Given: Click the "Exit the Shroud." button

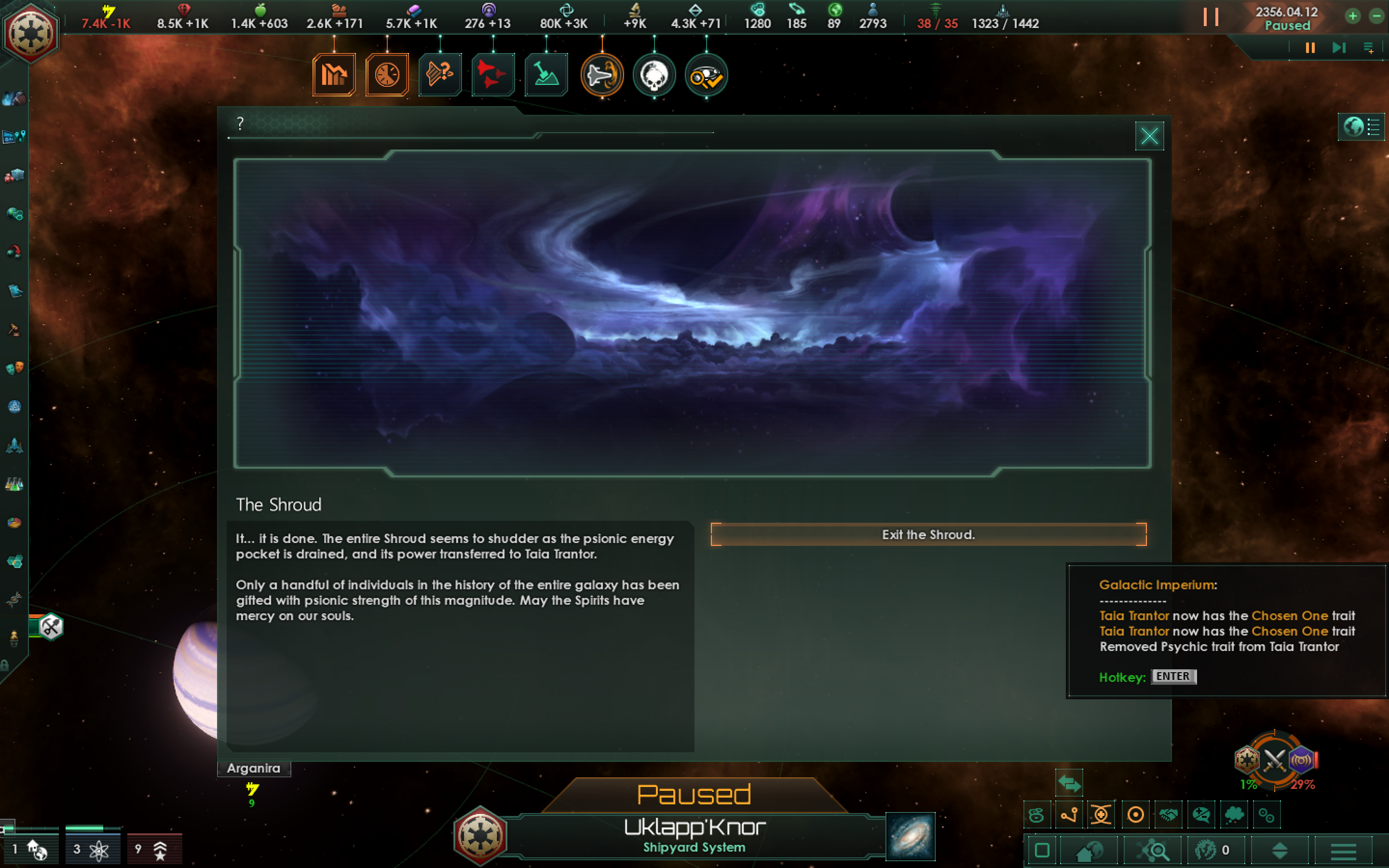Looking at the screenshot, I should coord(928,534).
